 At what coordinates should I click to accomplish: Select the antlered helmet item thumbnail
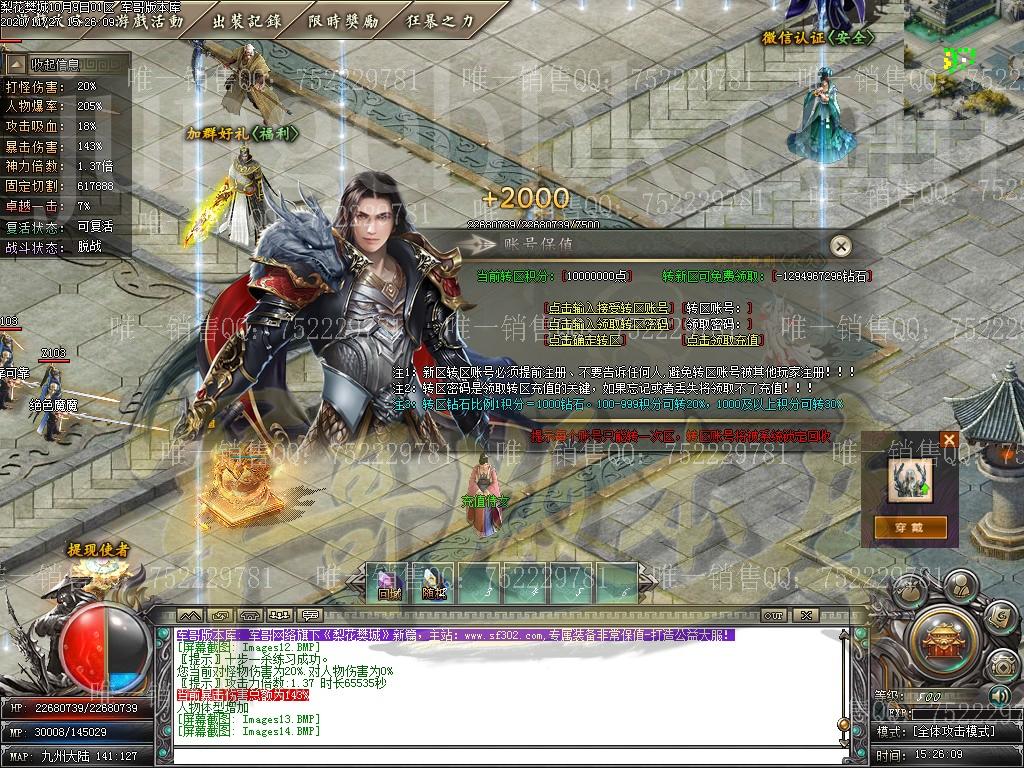tap(909, 480)
